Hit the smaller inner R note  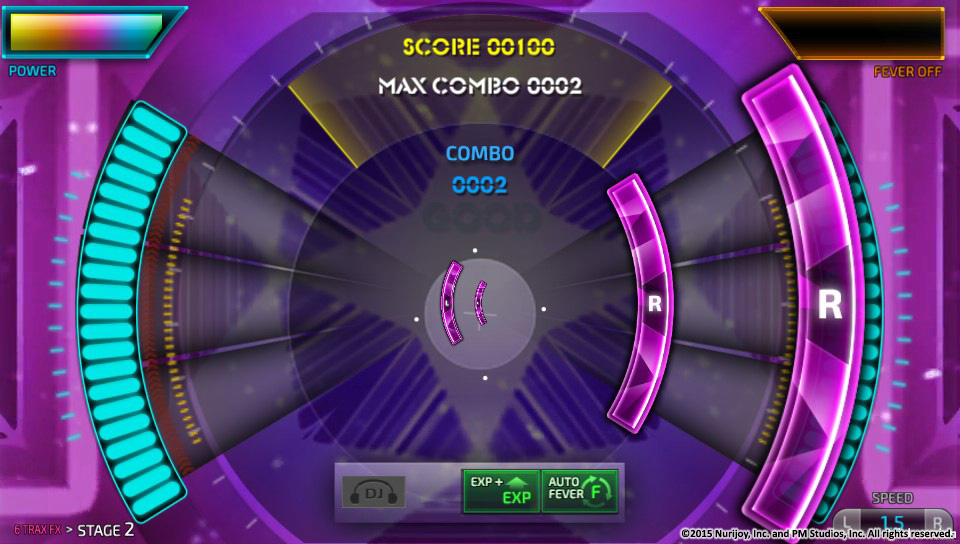tap(654, 304)
